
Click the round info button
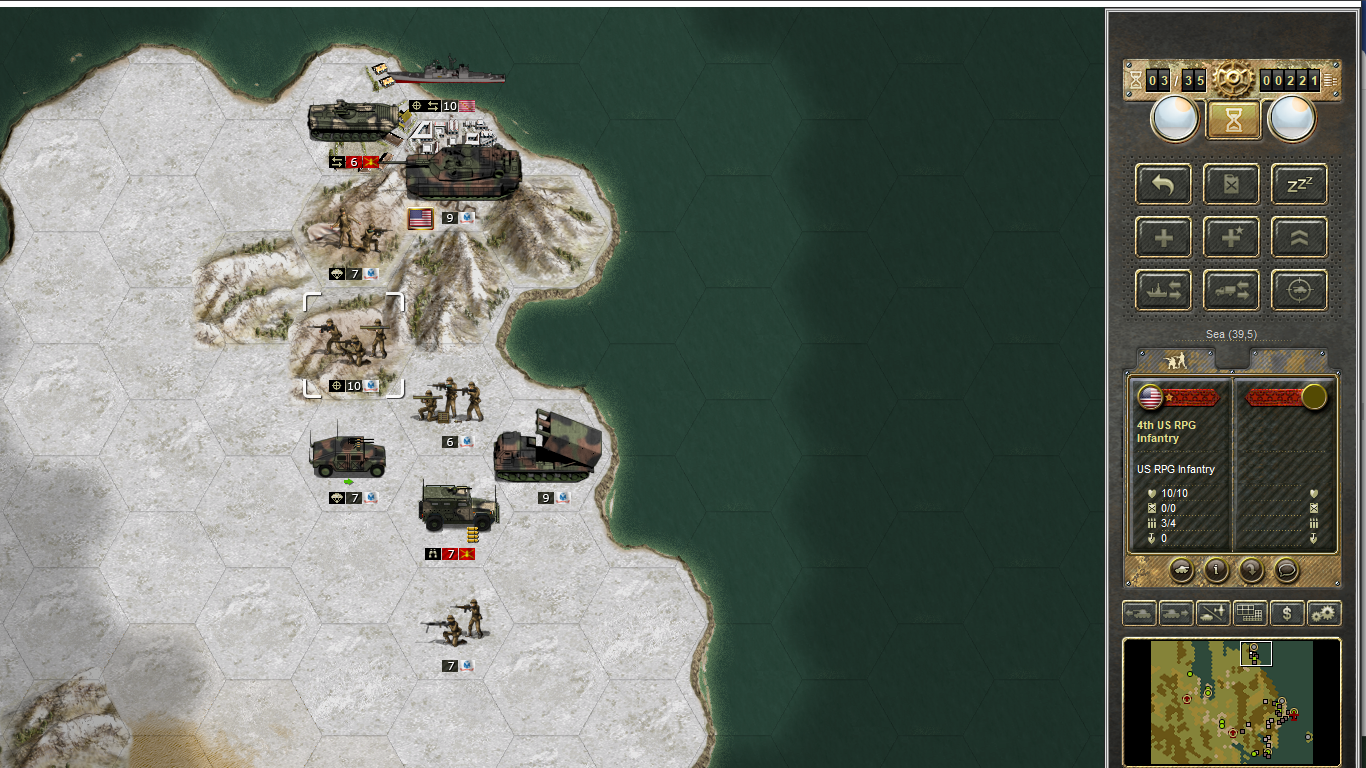(1215, 570)
